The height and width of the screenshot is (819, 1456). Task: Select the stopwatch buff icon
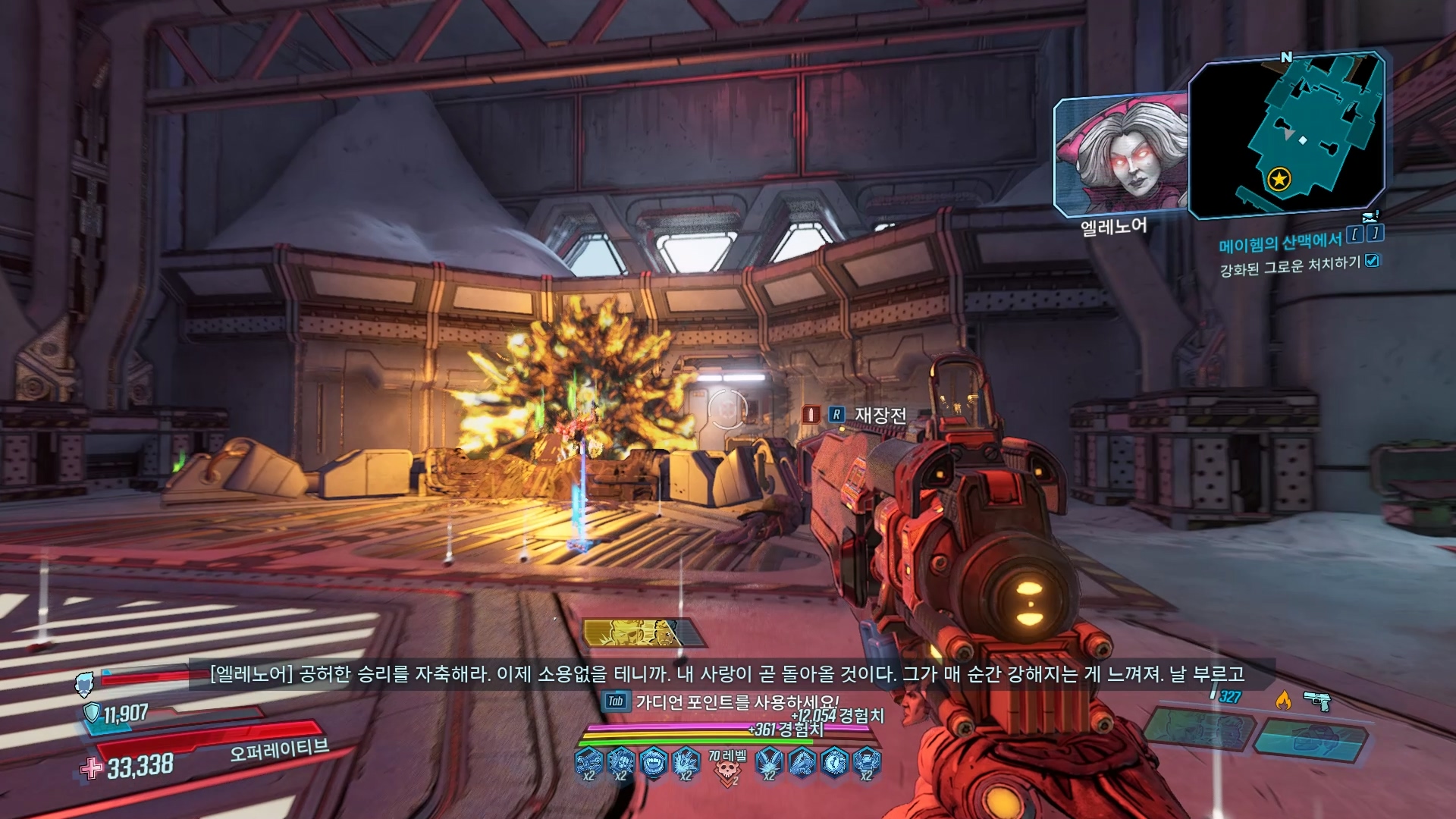click(x=834, y=762)
